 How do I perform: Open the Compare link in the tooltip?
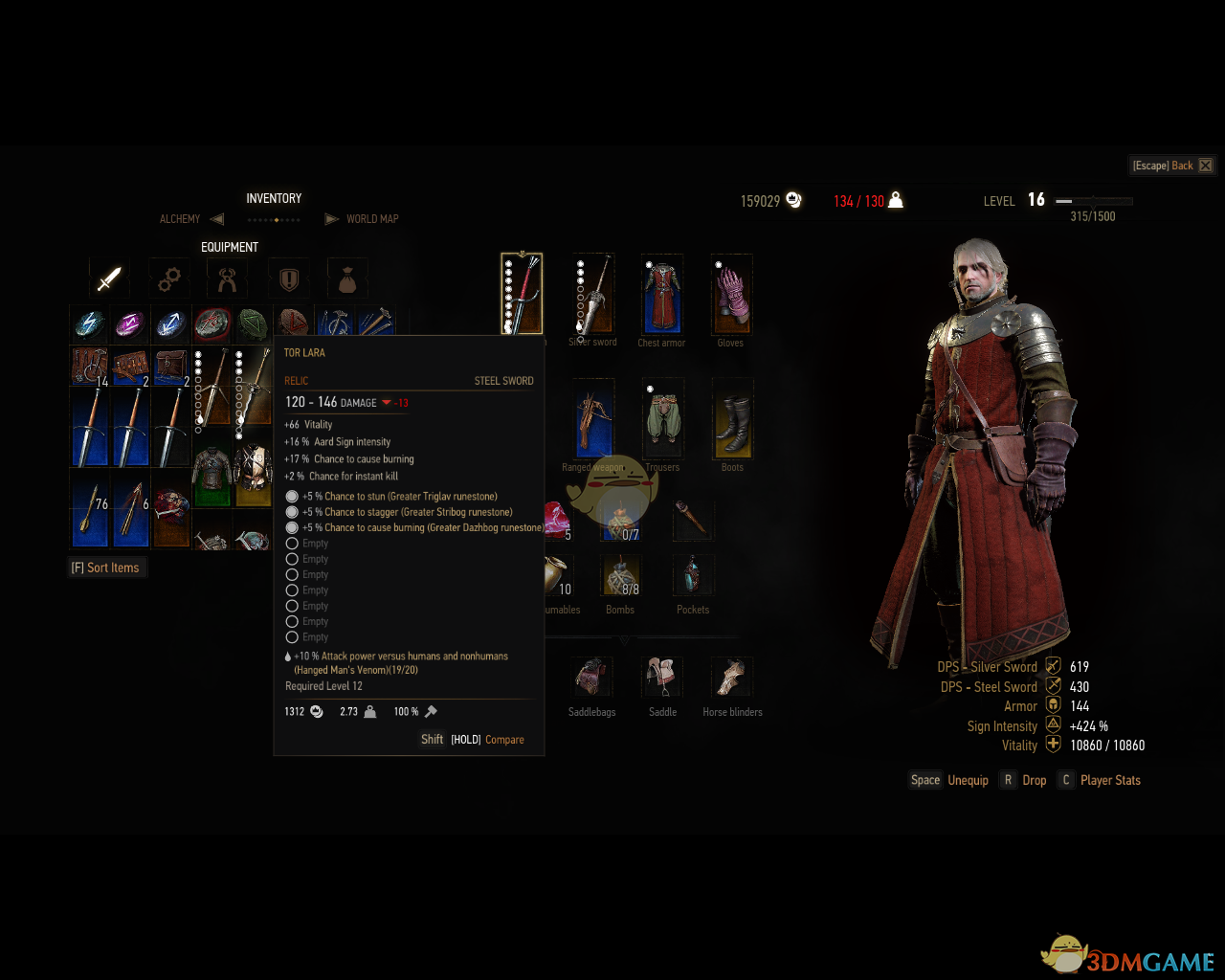click(x=504, y=739)
